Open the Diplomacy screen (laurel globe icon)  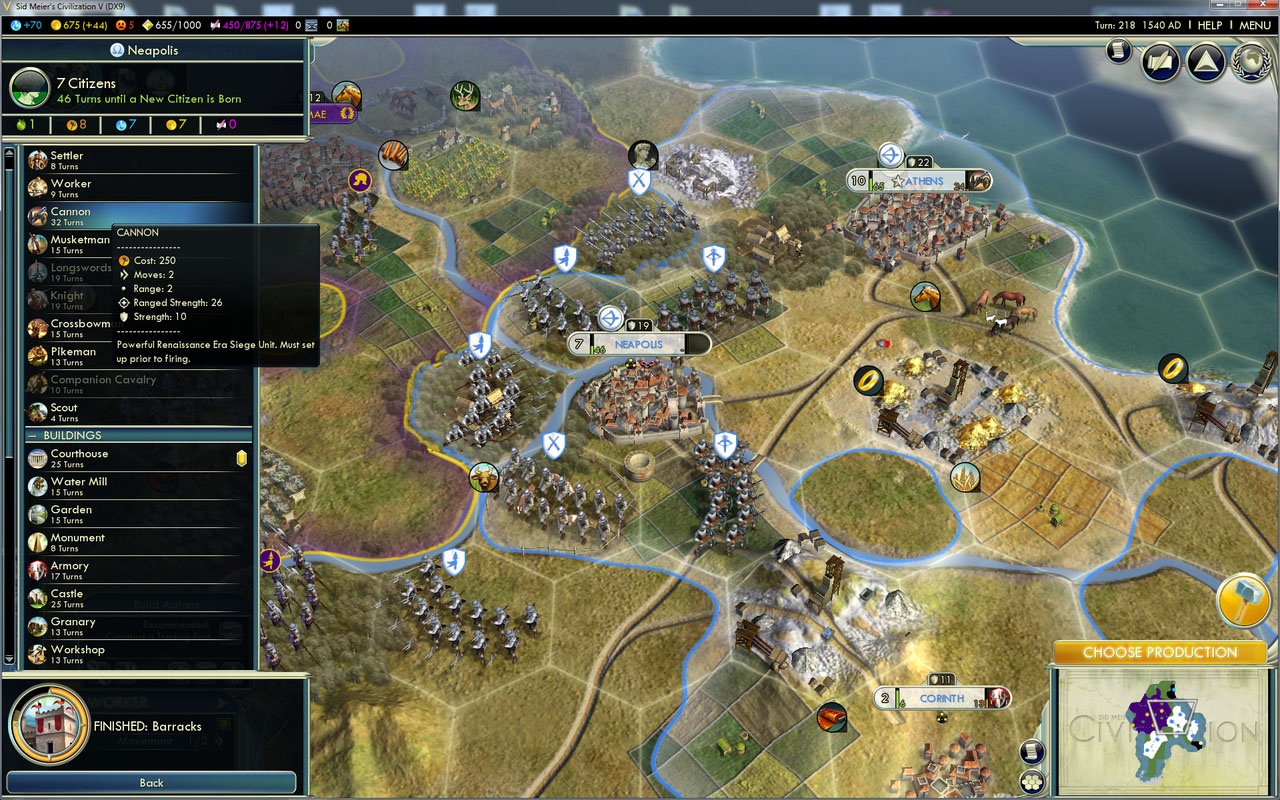pos(1251,62)
